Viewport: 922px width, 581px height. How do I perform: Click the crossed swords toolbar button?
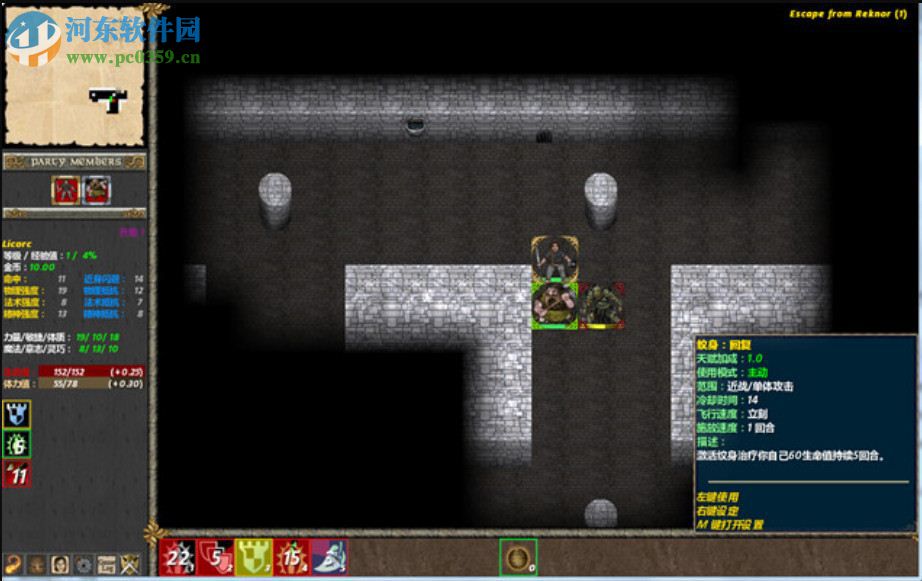(x=130, y=564)
